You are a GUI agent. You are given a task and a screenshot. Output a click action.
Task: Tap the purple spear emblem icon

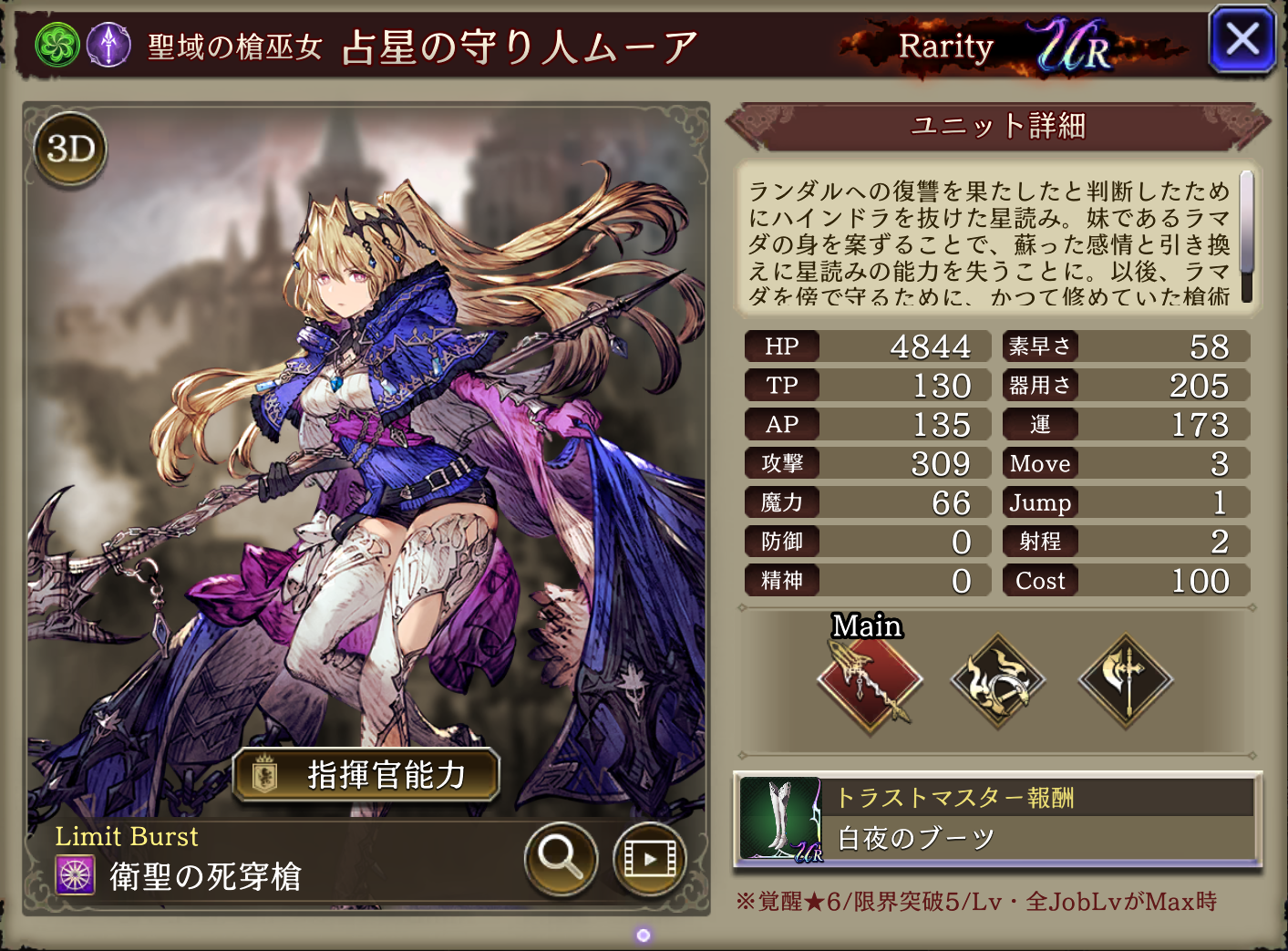pos(108,45)
